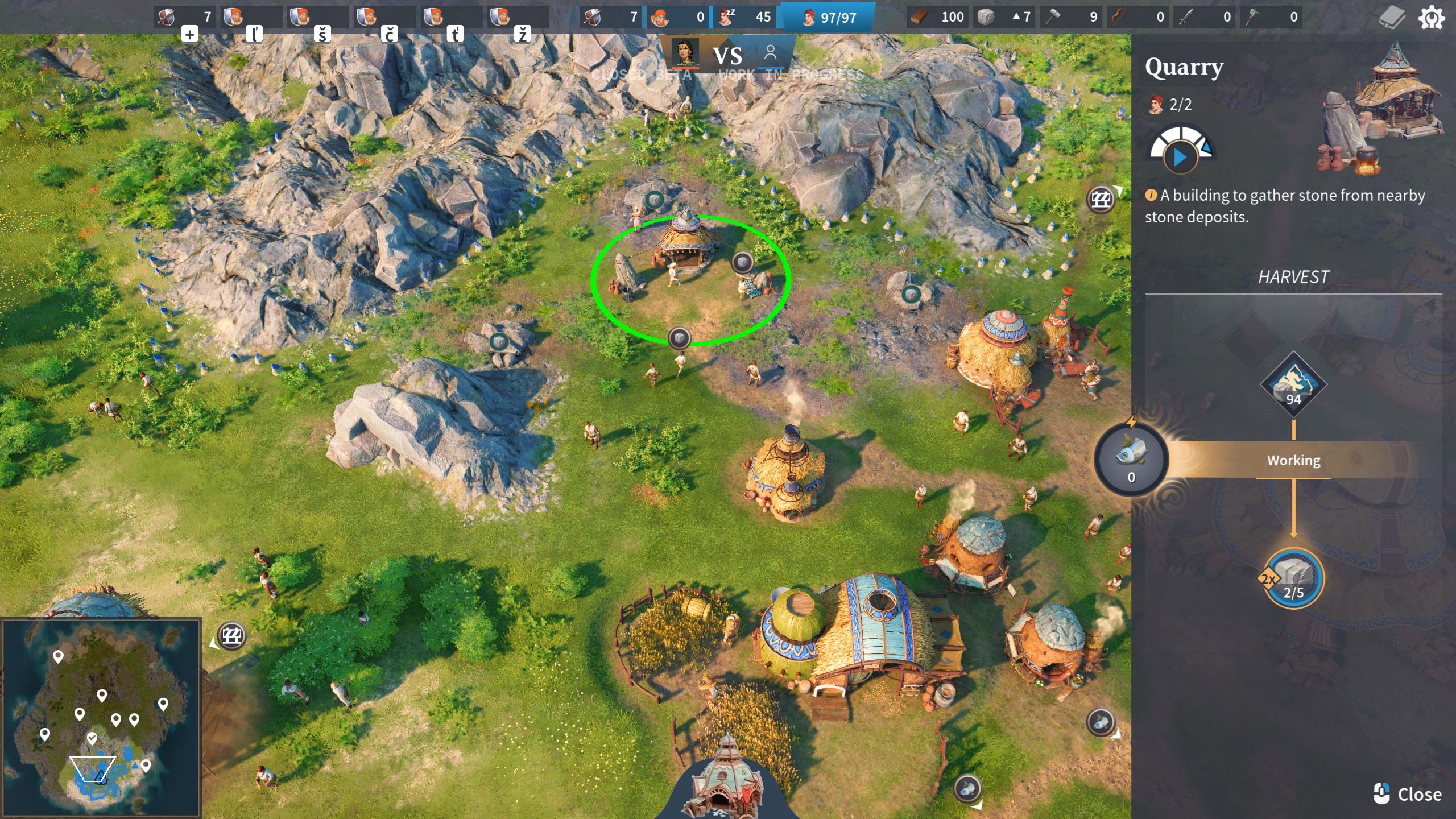Screen dimensions: 1456x819
Task: Toggle the Quarry play/pause production button
Action: [1180, 157]
